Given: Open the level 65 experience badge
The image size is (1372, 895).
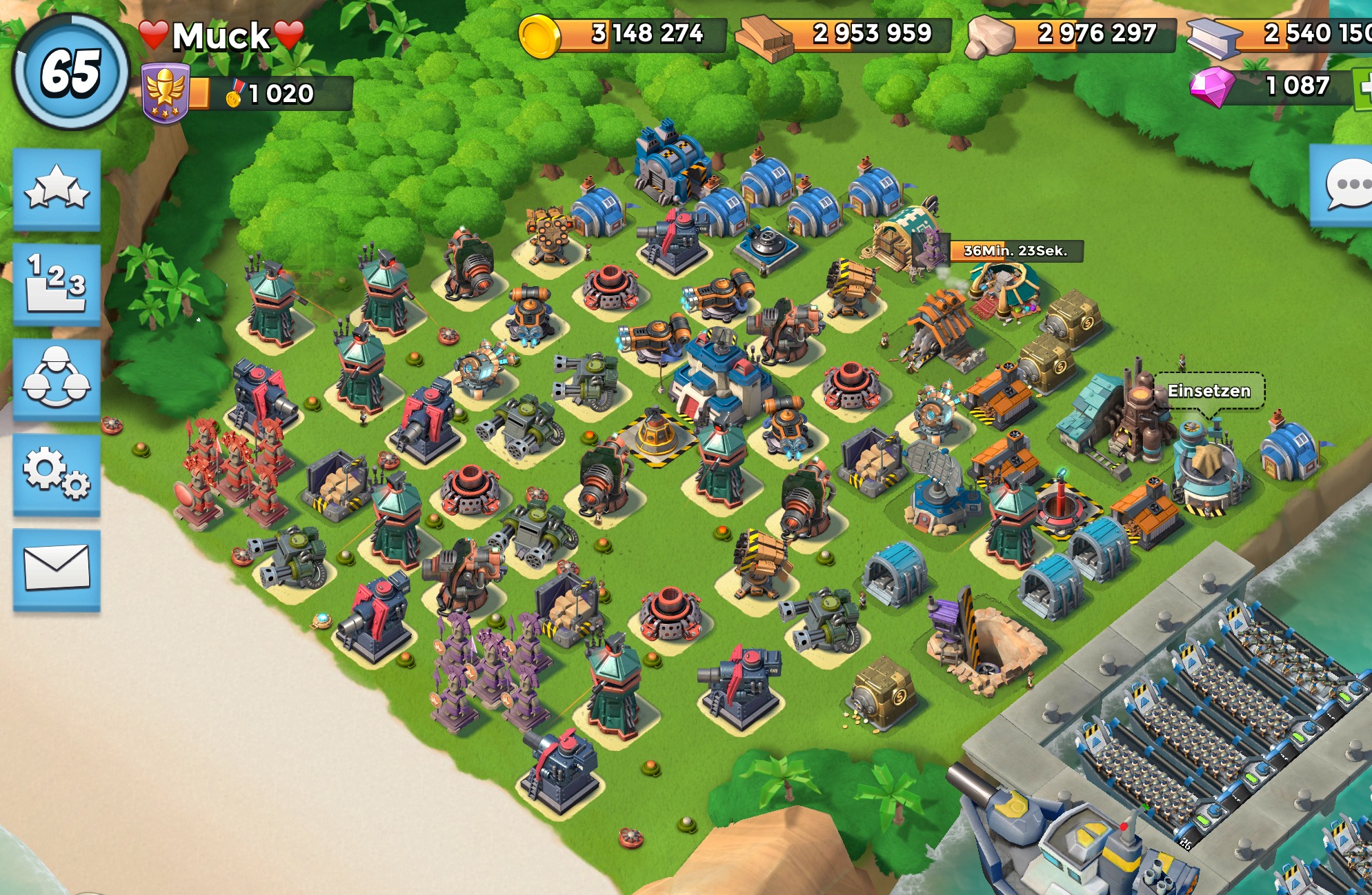Looking at the screenshot, I should (x=71, y=72).
